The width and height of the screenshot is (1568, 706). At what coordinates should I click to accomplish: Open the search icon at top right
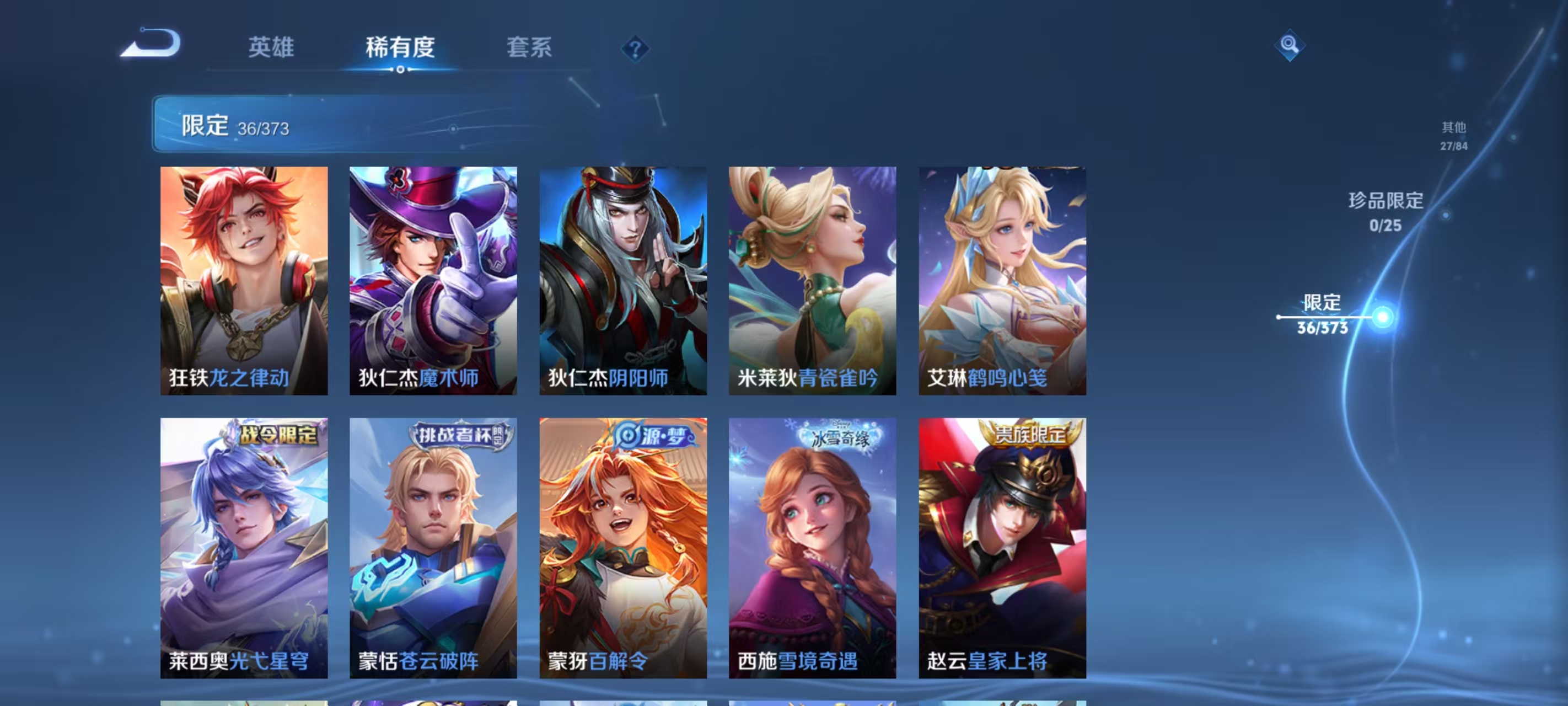(1291, 46)
